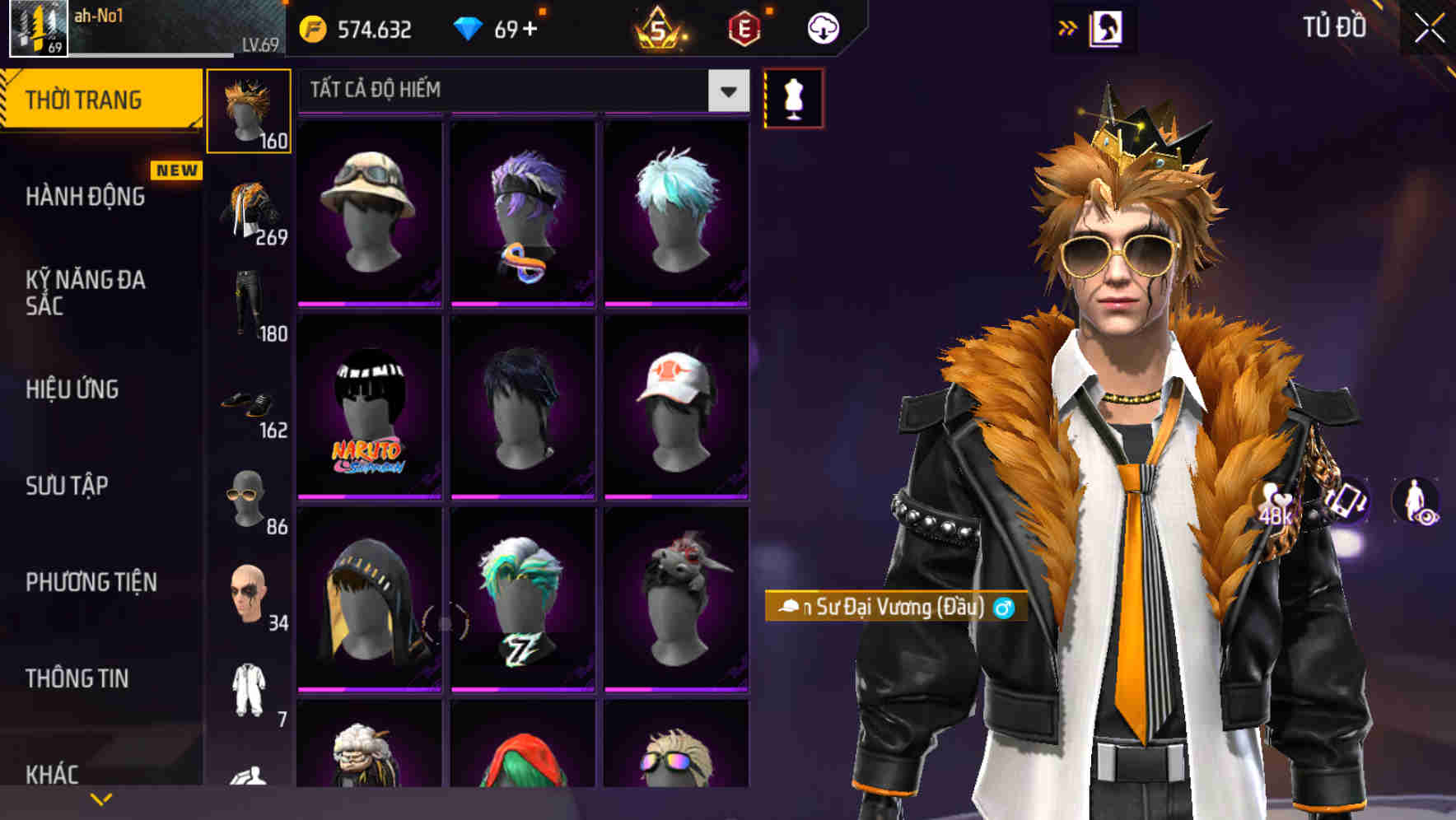Screen dimensions: 1456x820
Task: Switch to the HÀNH ĐỘNG tab
Action: tap(85, 197)
